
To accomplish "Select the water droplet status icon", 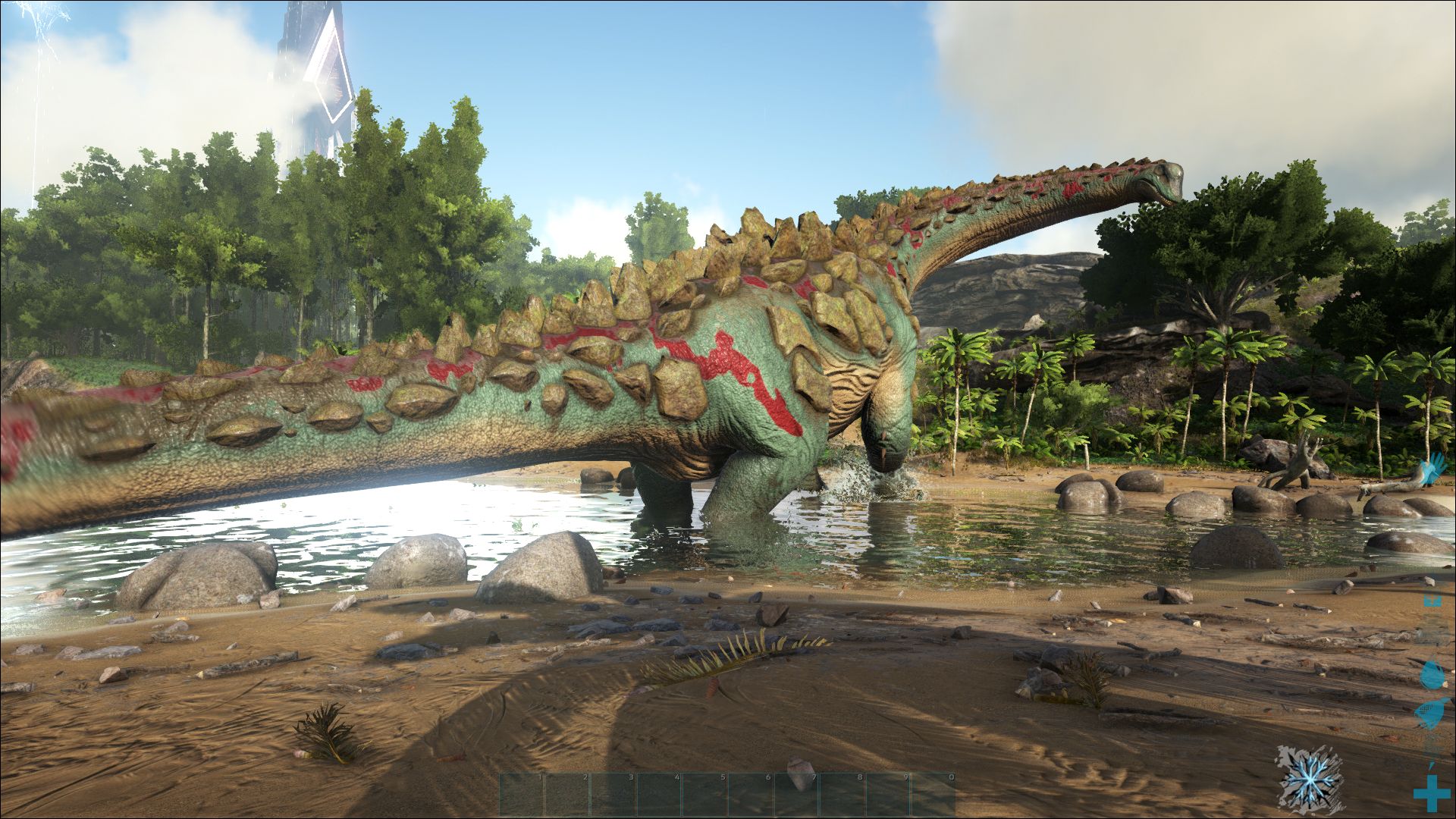I will 1430,673.
